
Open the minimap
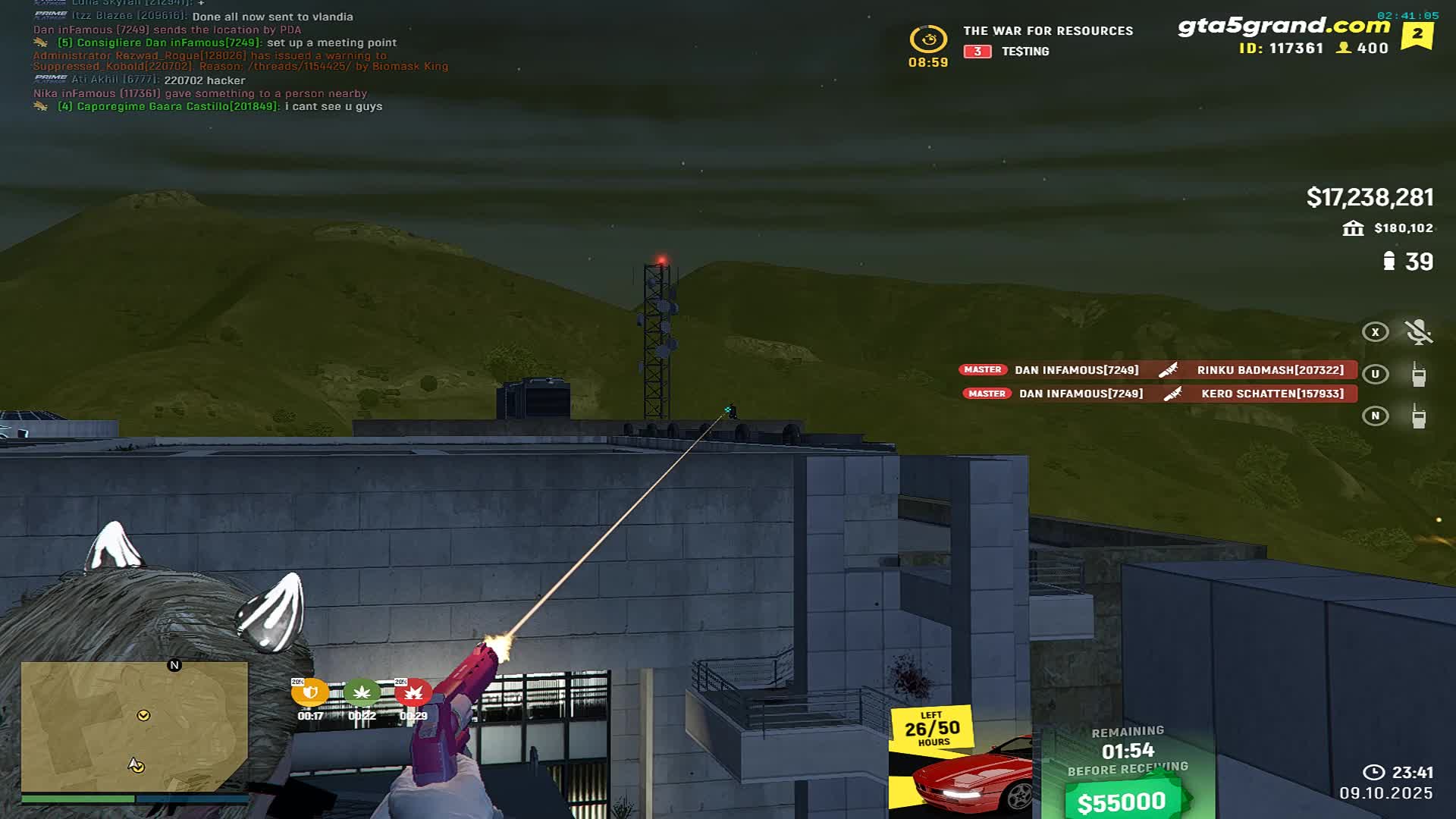pyautogui.click(x=134, y=726)
